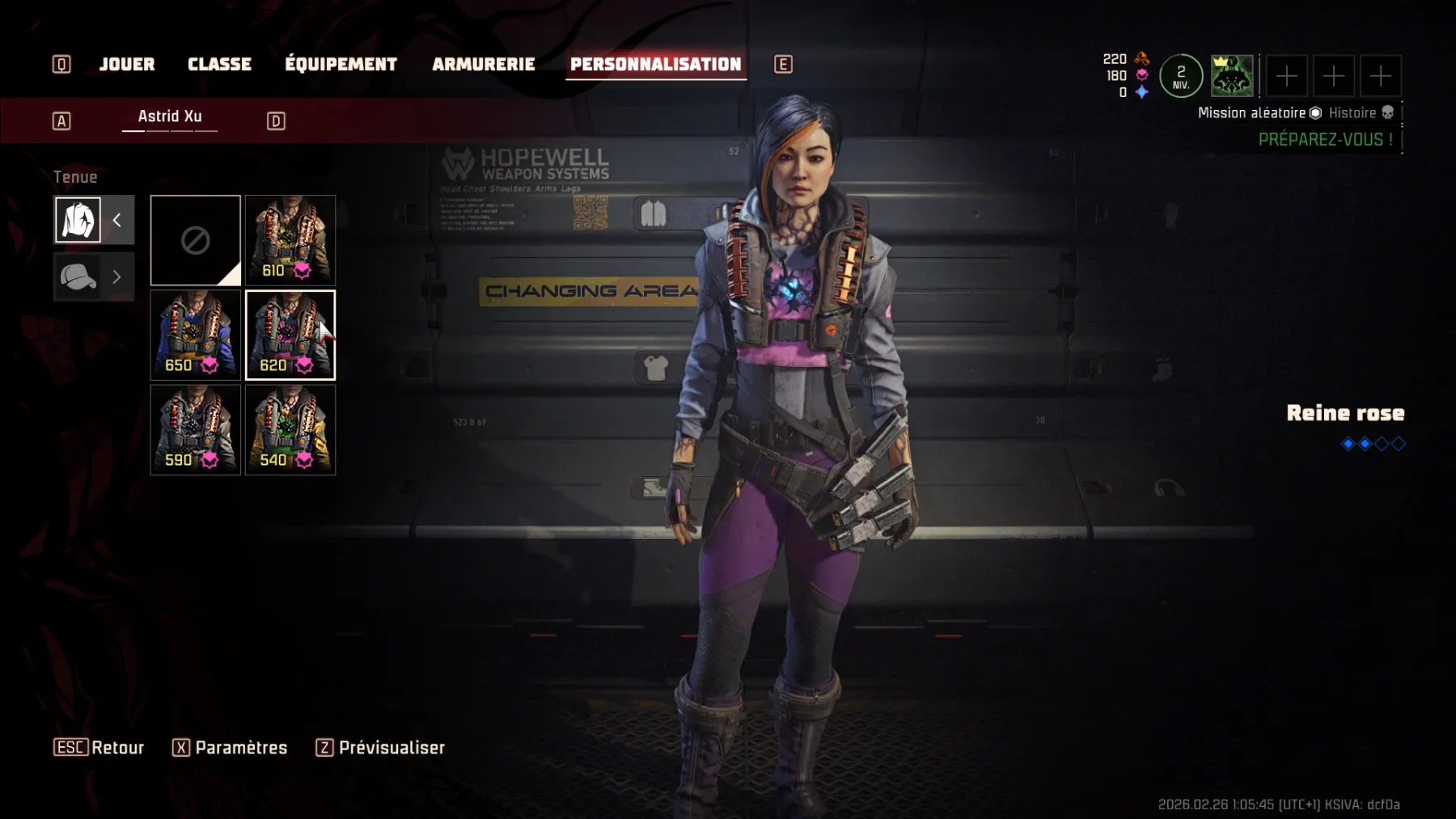The height and width of the screenshot is (819, 1456).
Task: Select the Reine rose outfit costing 620
Action: click(290, 335)
